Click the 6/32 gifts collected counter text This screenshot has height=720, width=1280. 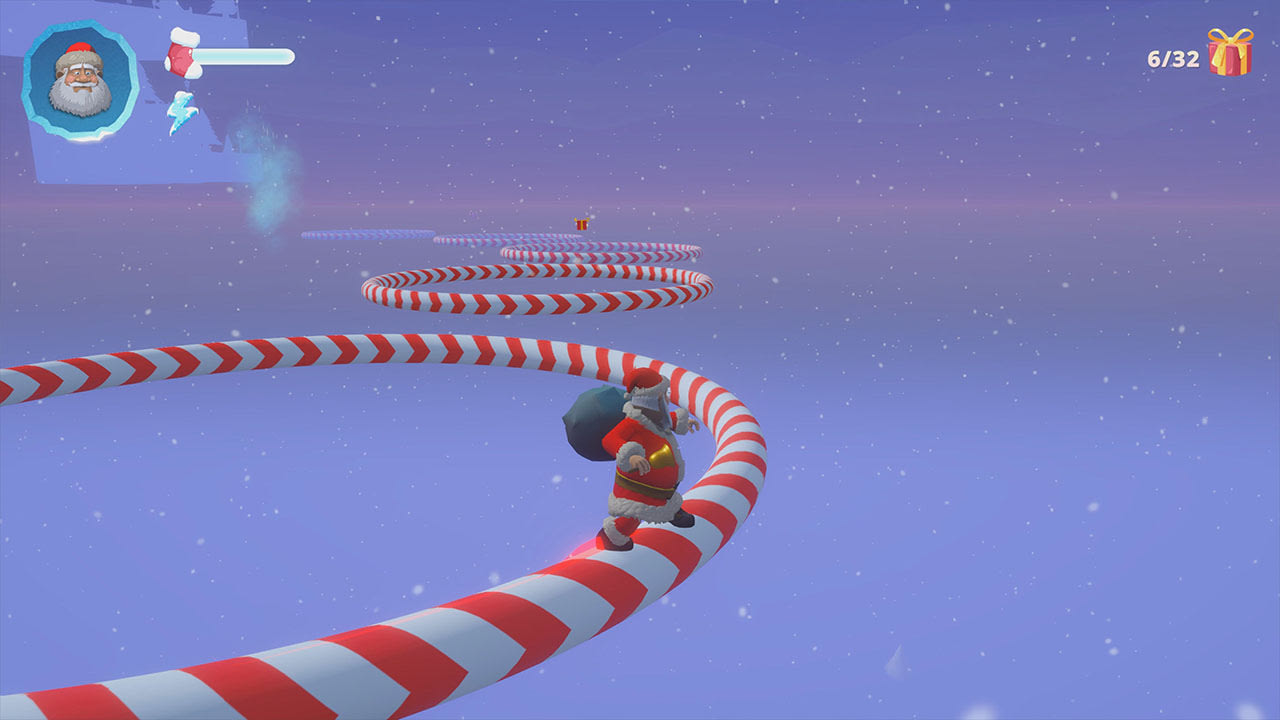coord(1172,58)
